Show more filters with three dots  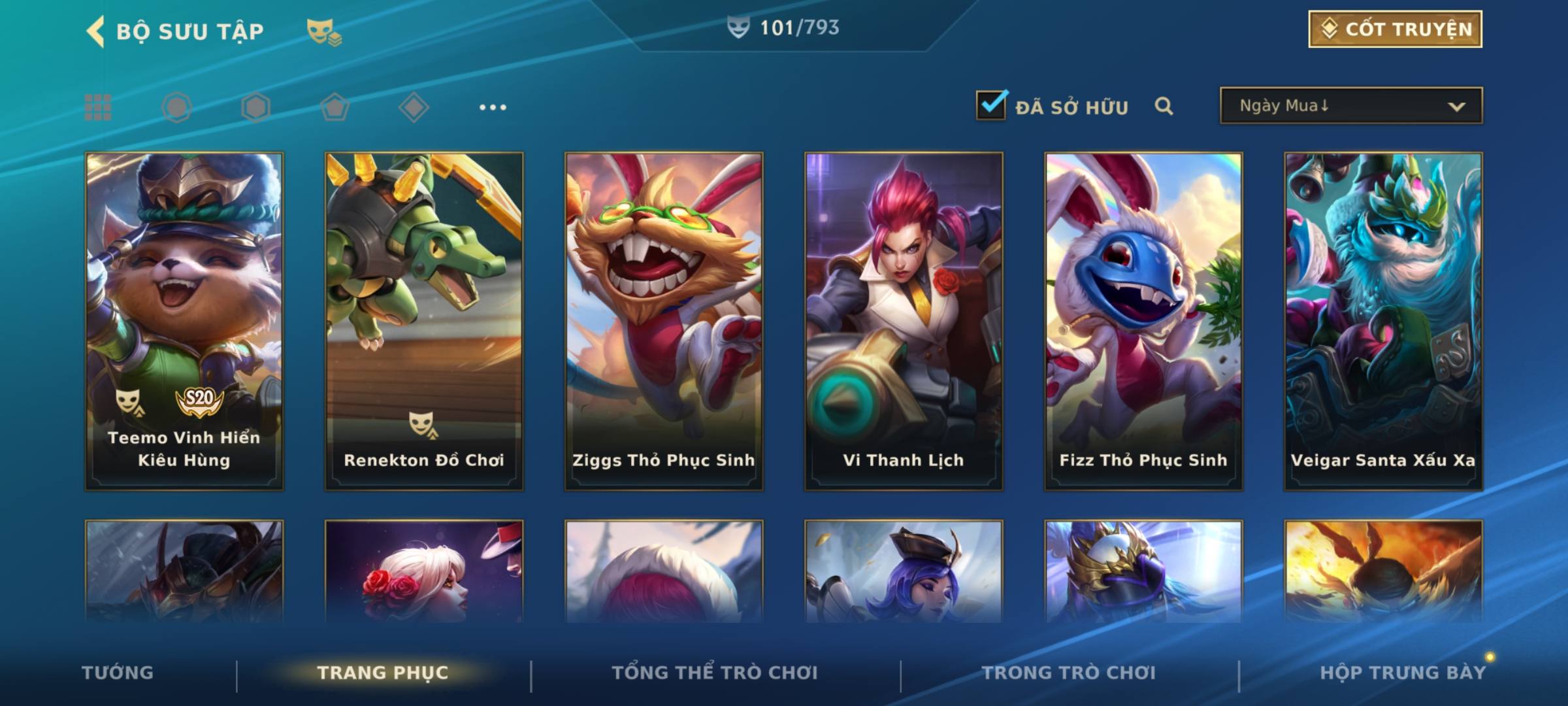click(x=493, y=107)
